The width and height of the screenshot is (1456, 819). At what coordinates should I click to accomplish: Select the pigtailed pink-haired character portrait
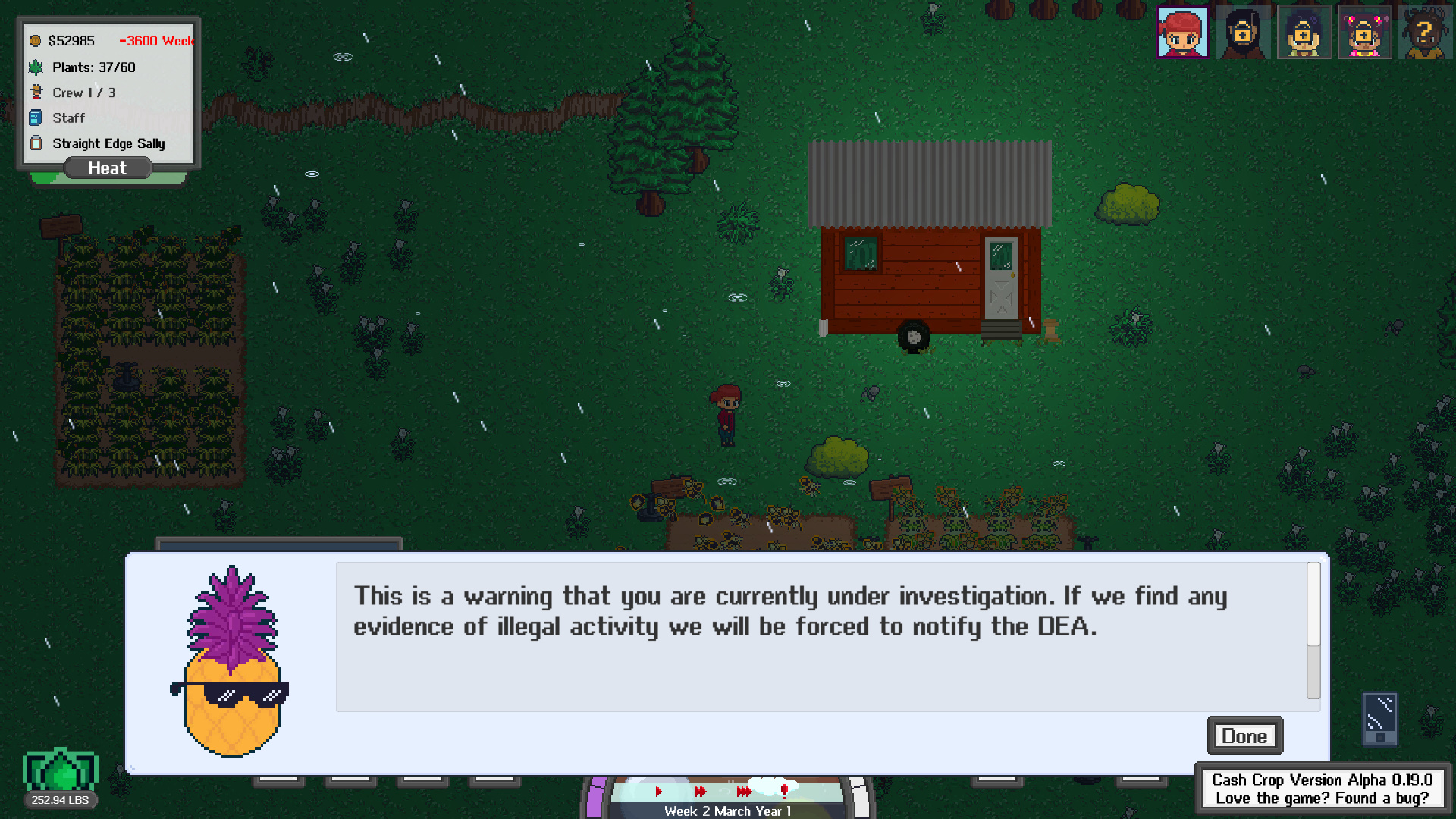coord(1365,32)
